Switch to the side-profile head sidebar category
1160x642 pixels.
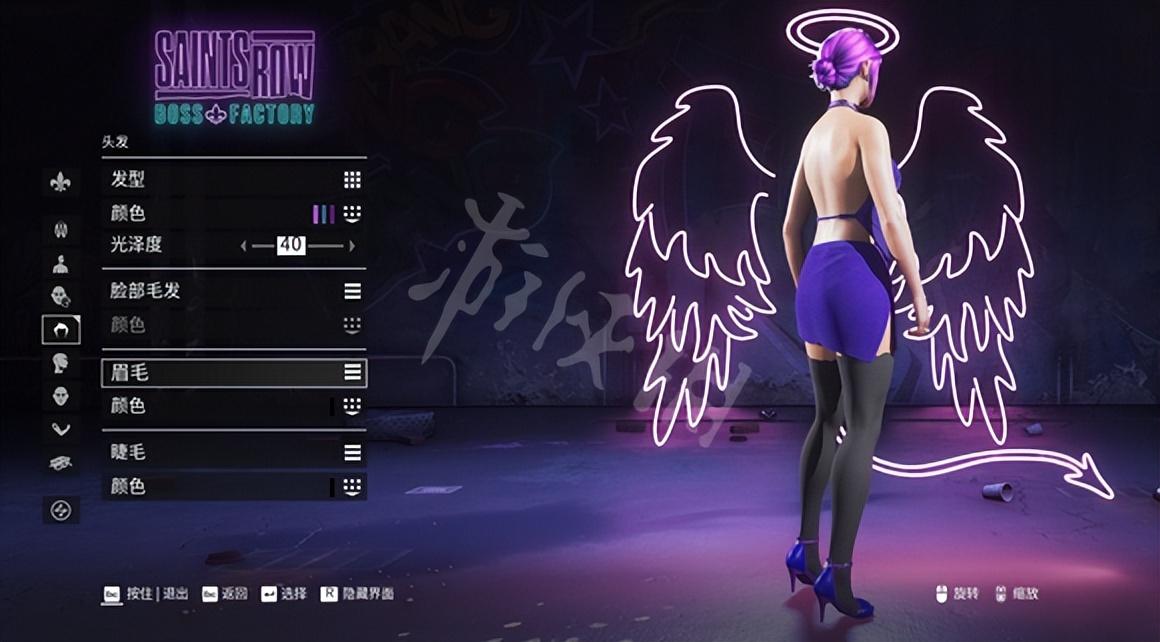point(60,363)
